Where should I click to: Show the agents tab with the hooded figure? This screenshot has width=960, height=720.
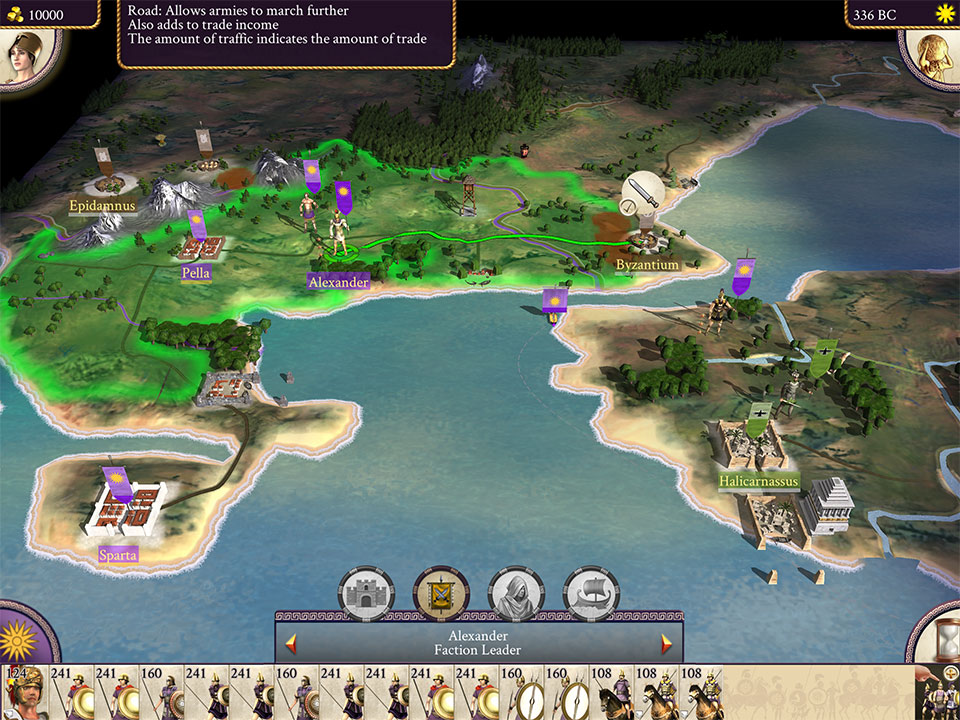tap(516, 593)
